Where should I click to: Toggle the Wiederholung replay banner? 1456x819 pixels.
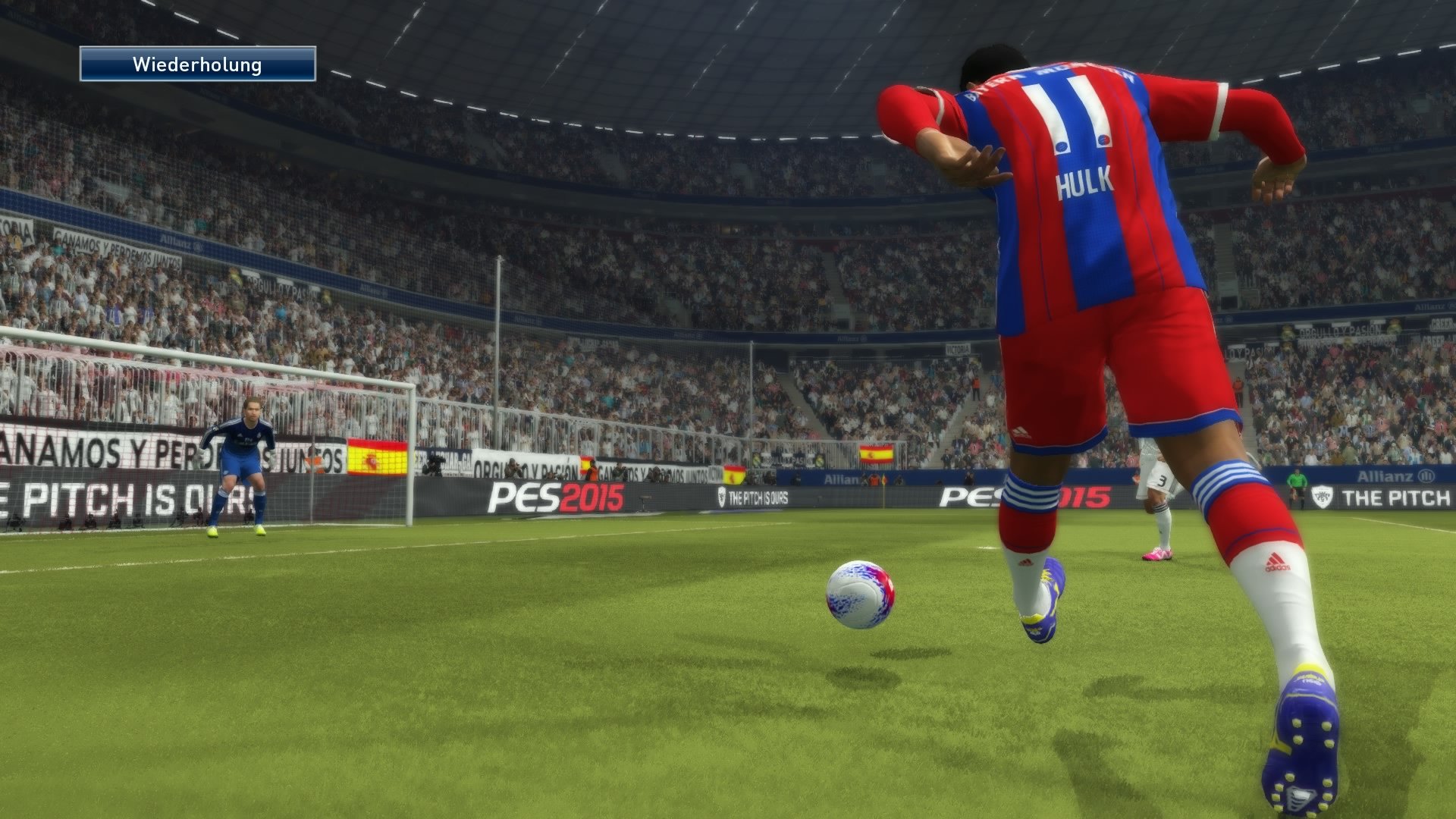tap(197, 65)
